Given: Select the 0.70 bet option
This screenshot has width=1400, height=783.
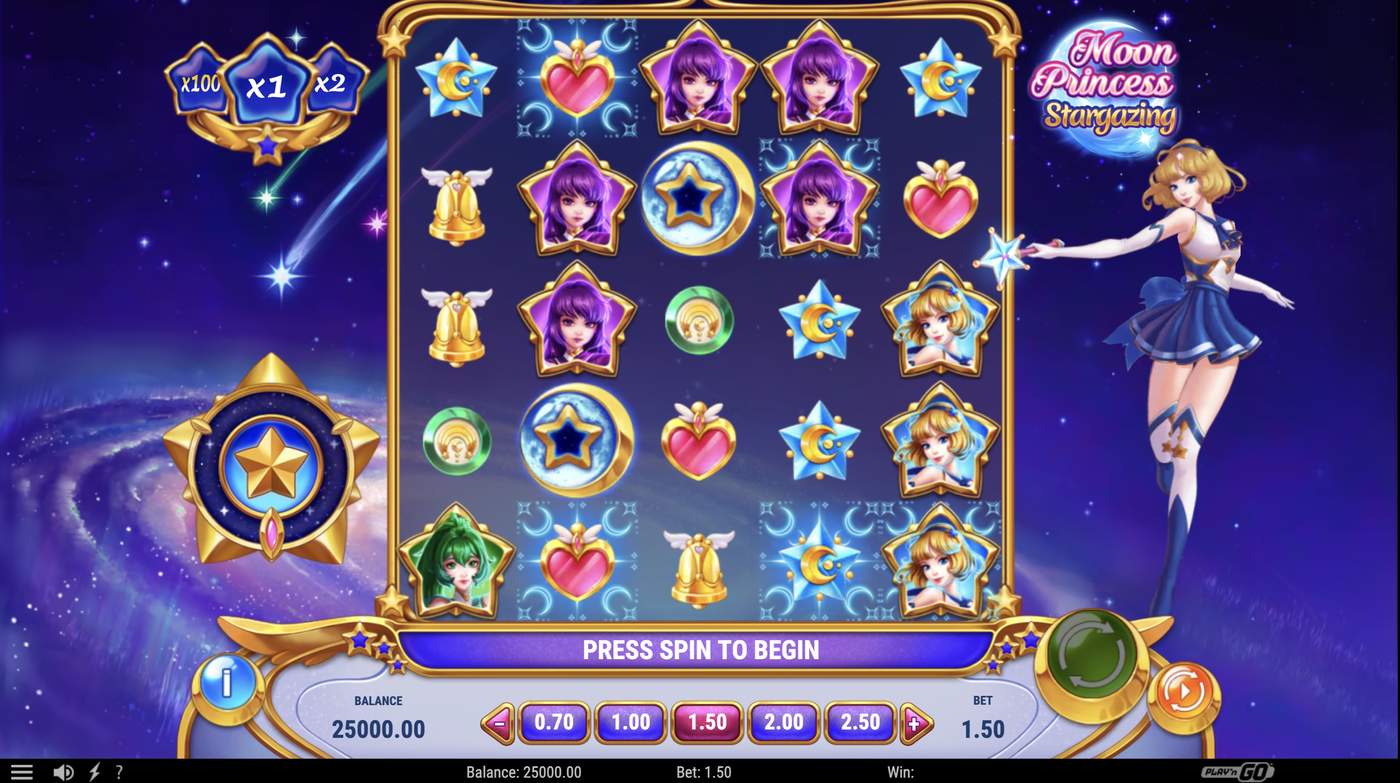Looking at the screenshot, I should click(554, 721).
